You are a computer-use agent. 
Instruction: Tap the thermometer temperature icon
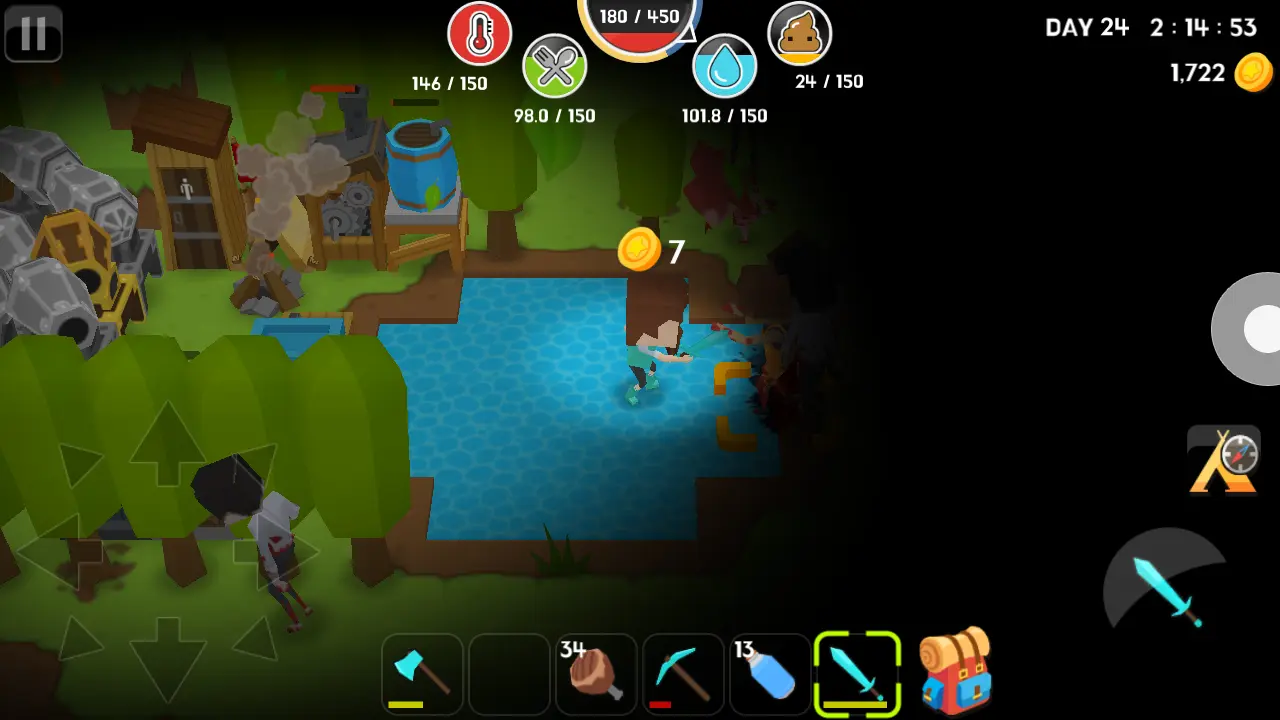tap(479, 34)
